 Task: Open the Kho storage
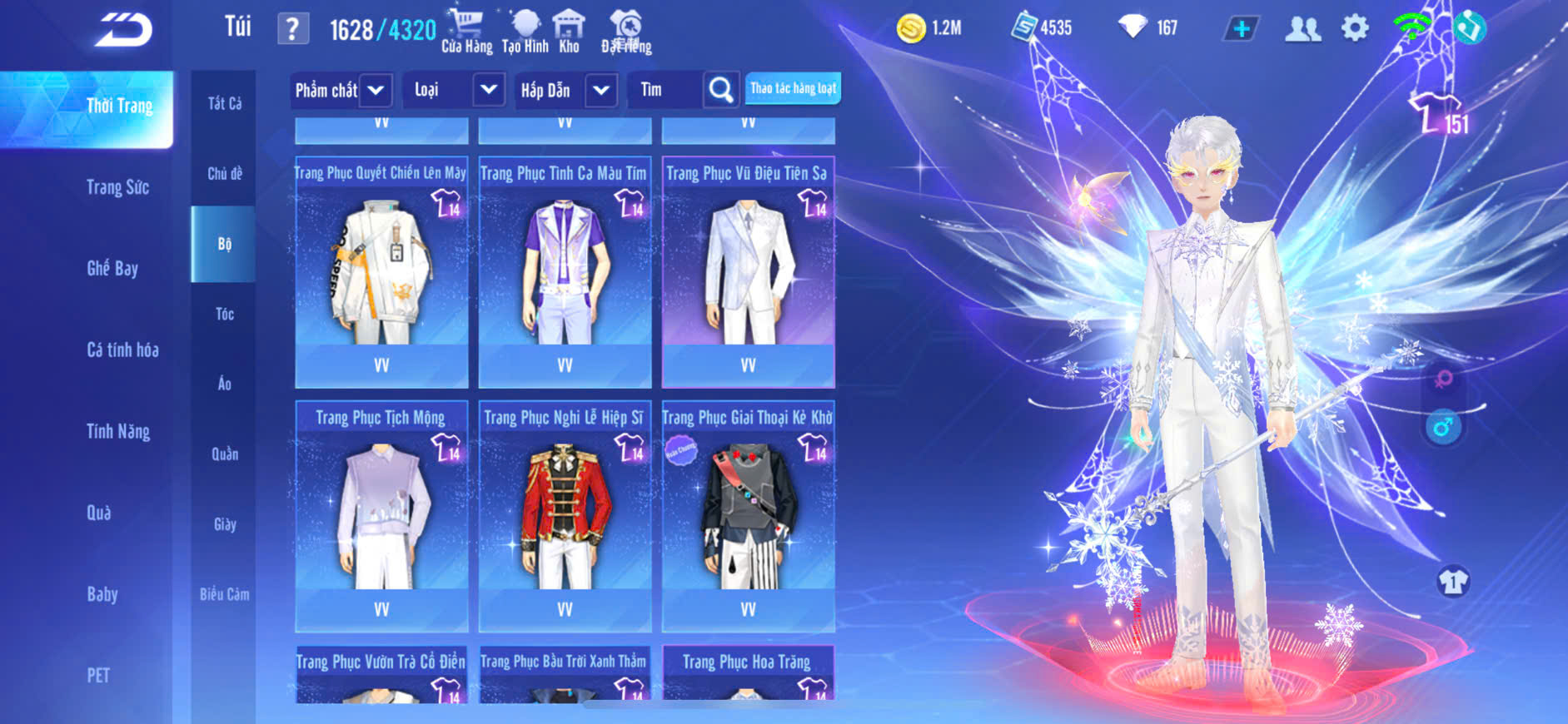coord(570,32)
